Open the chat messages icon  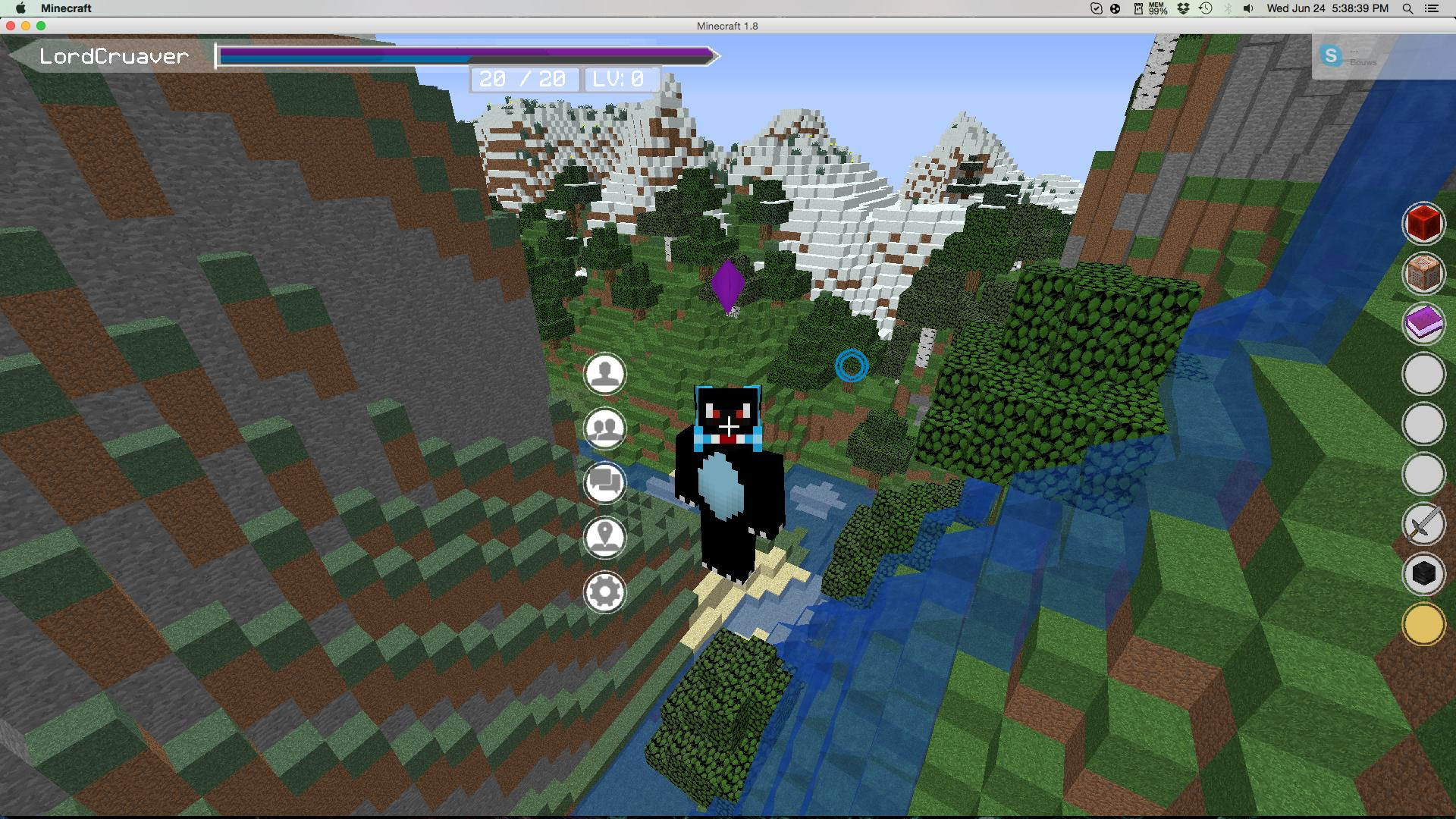pos(604,484)
